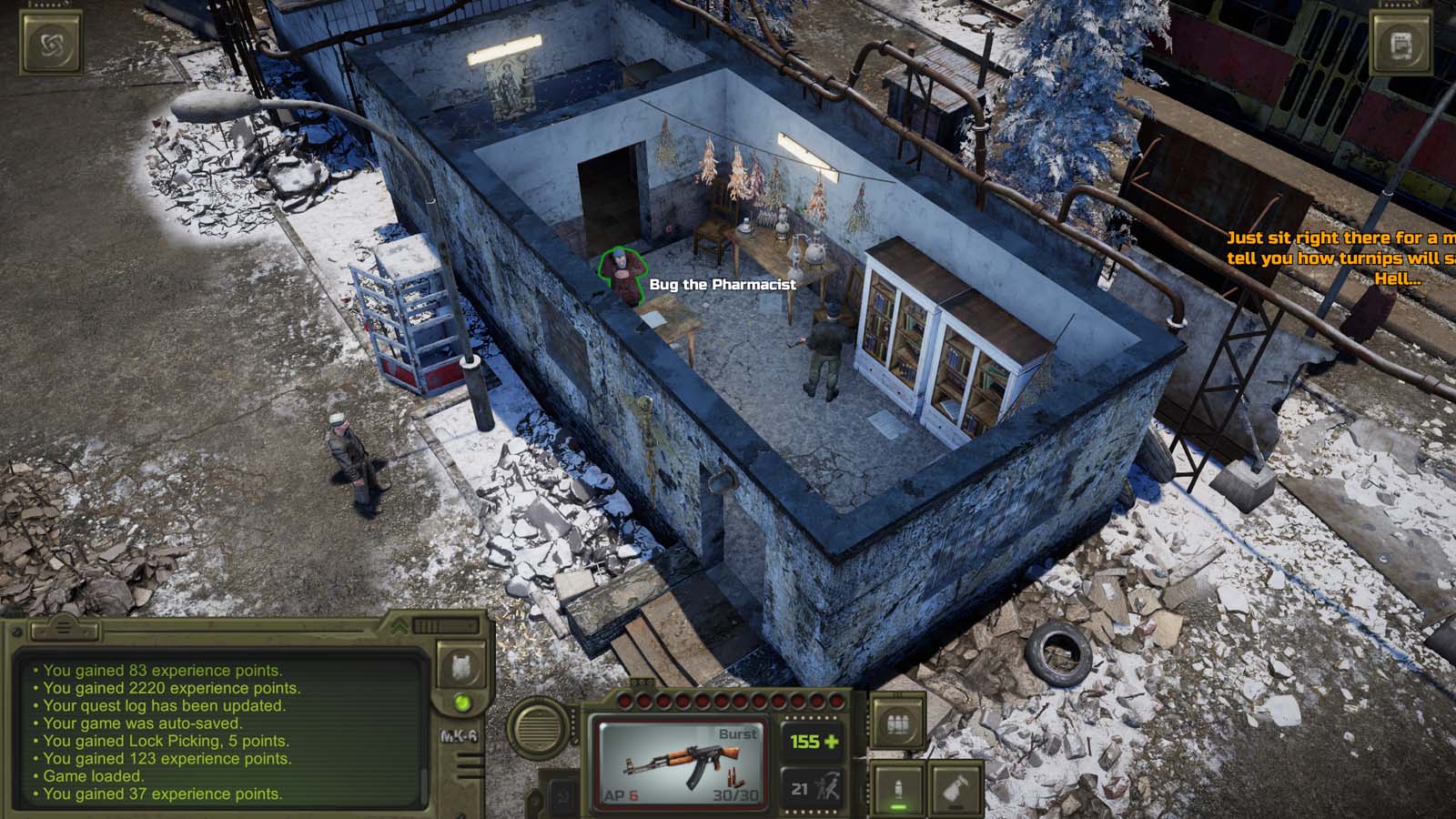Click the green charge bar under the bullet icon
Viewport: 1456px width, 819px height.
[x=898, y=805]
